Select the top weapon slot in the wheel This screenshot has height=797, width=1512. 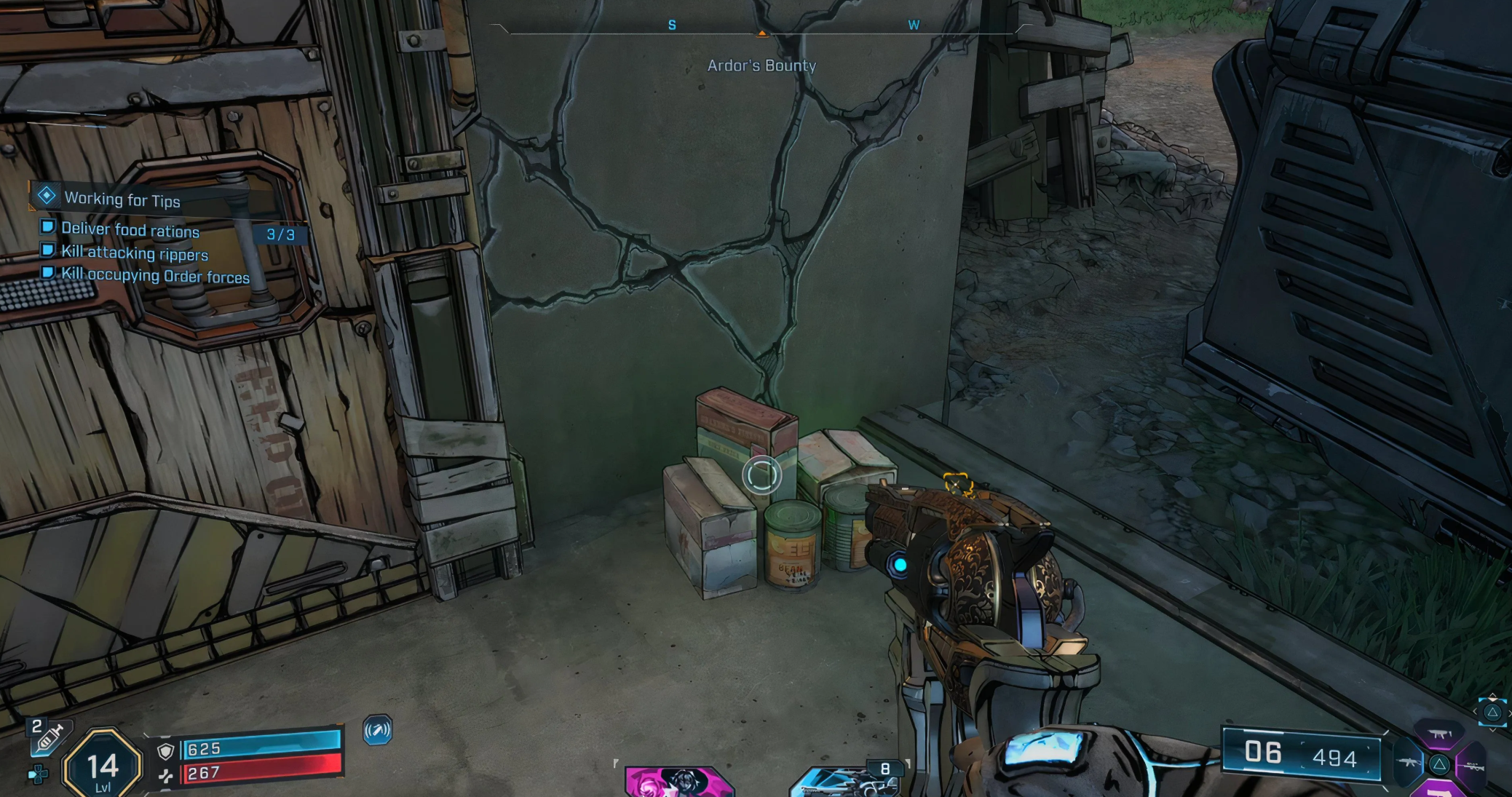click(x=1438, y=735)
